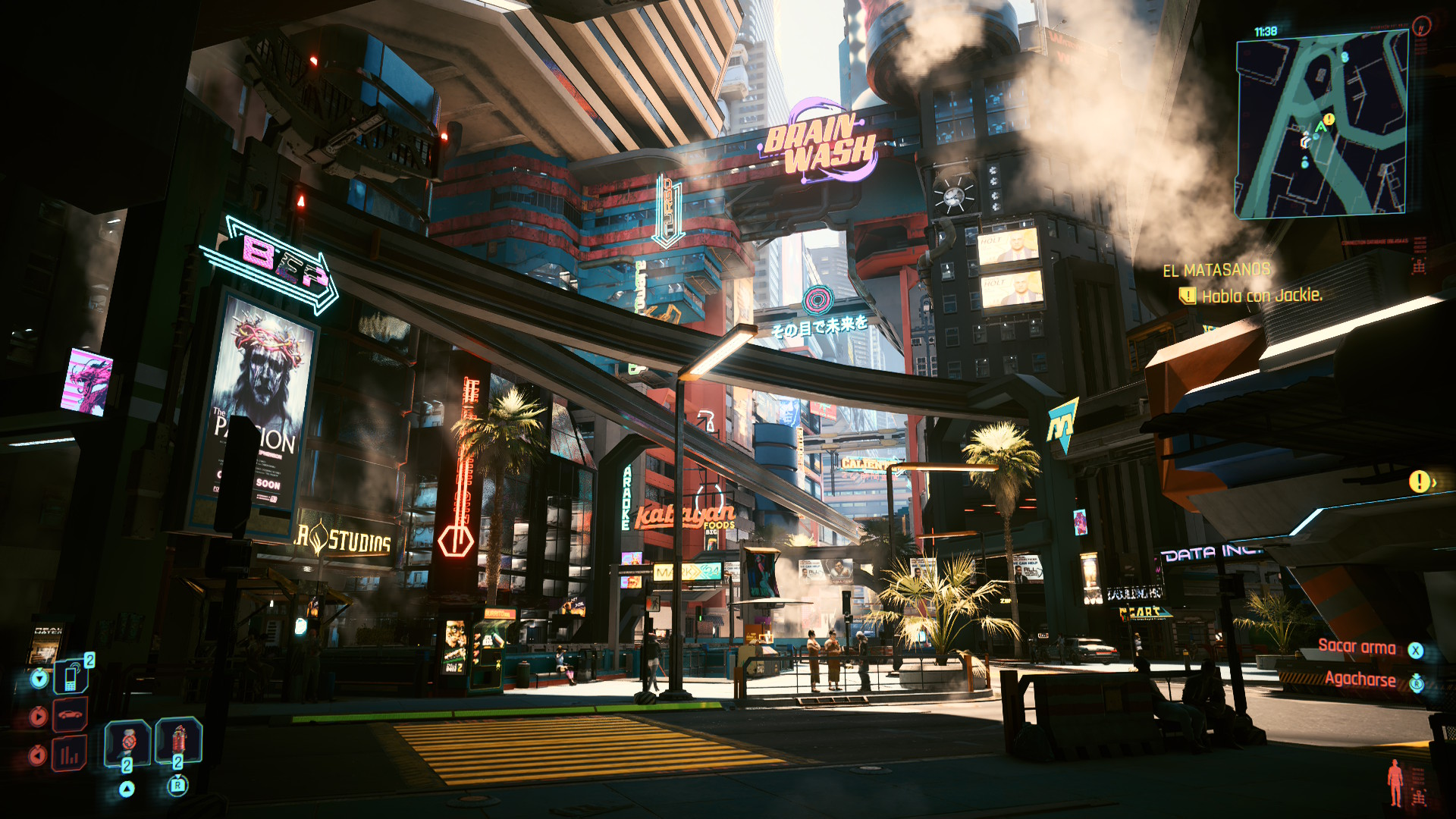
Task: Open the phone icon with badge 2
Action: click(x=71, y=676)
